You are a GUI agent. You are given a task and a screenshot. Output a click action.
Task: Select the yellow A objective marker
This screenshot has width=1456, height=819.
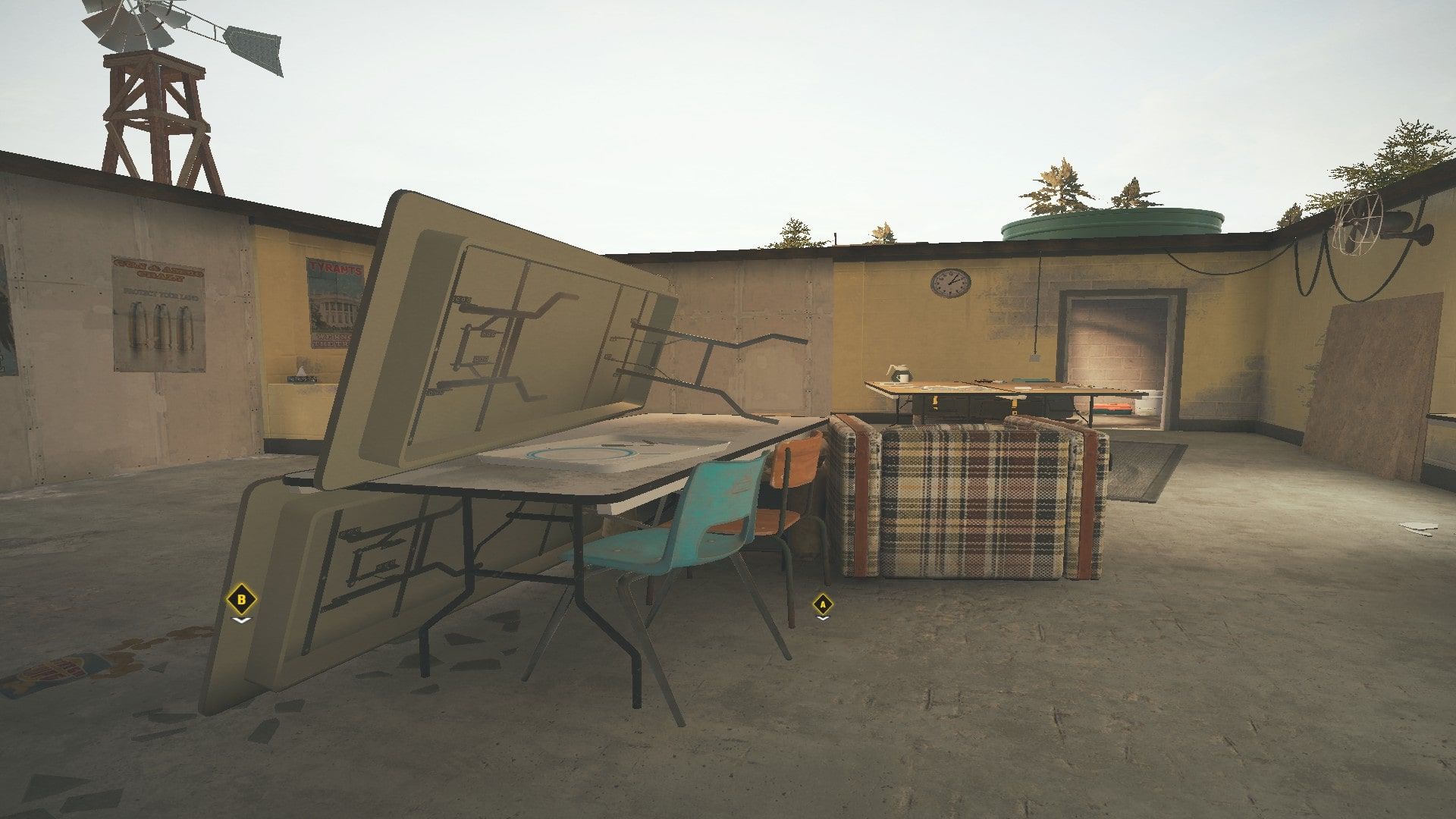[823, 605]
